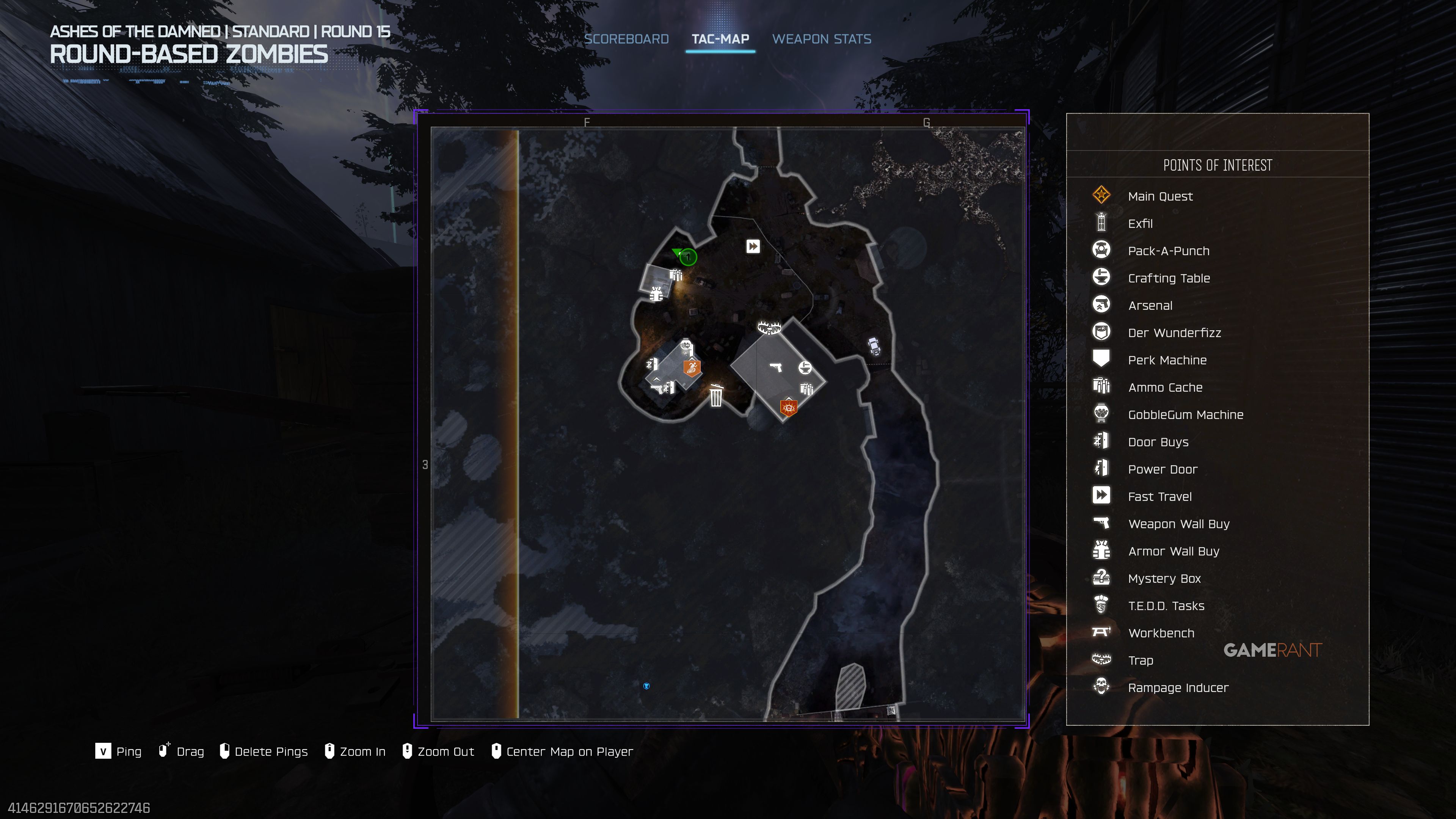Click the GobbleGum Machine legend entry
Screen dimensions: 1456x819
tap(1185, 415)
